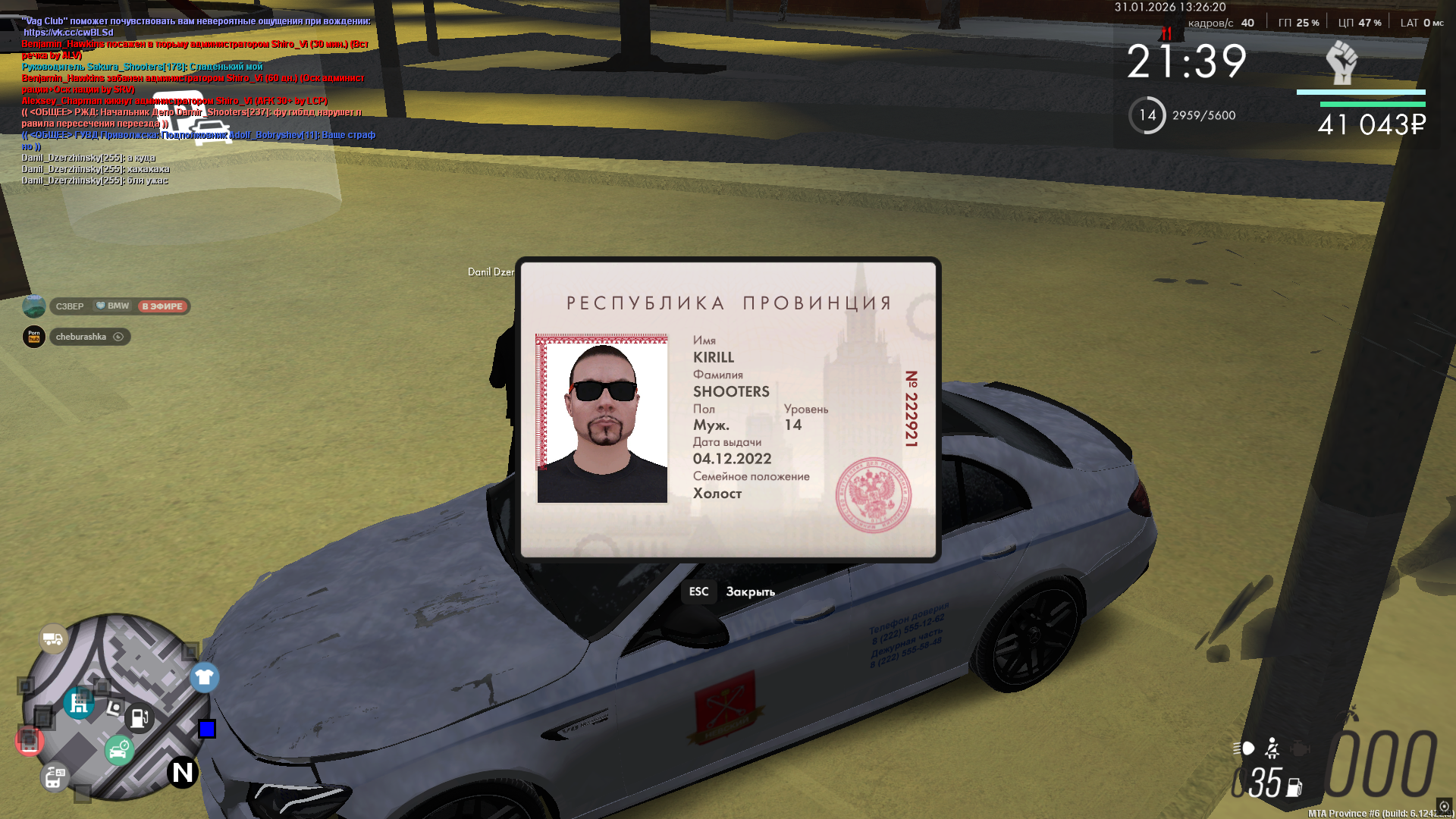Screen dimensions: 1456x819
Task: Click the gray bus license marker
Action: pos(55,777)
